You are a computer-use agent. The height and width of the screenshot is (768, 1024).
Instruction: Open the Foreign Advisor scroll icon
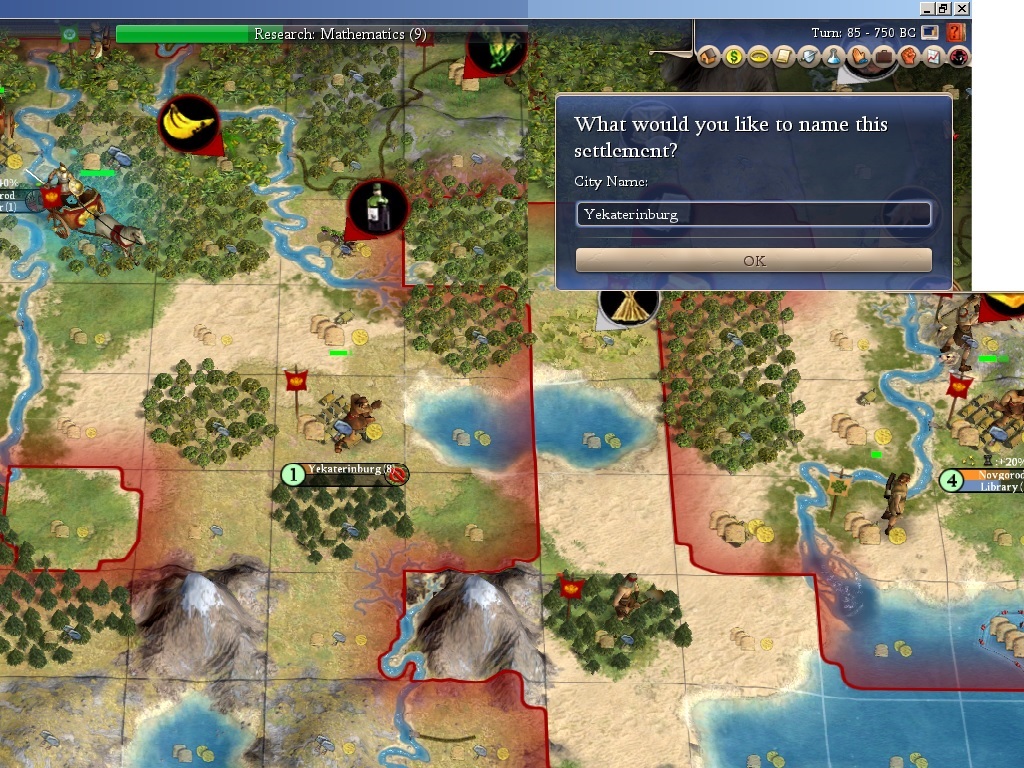[784, 57]
